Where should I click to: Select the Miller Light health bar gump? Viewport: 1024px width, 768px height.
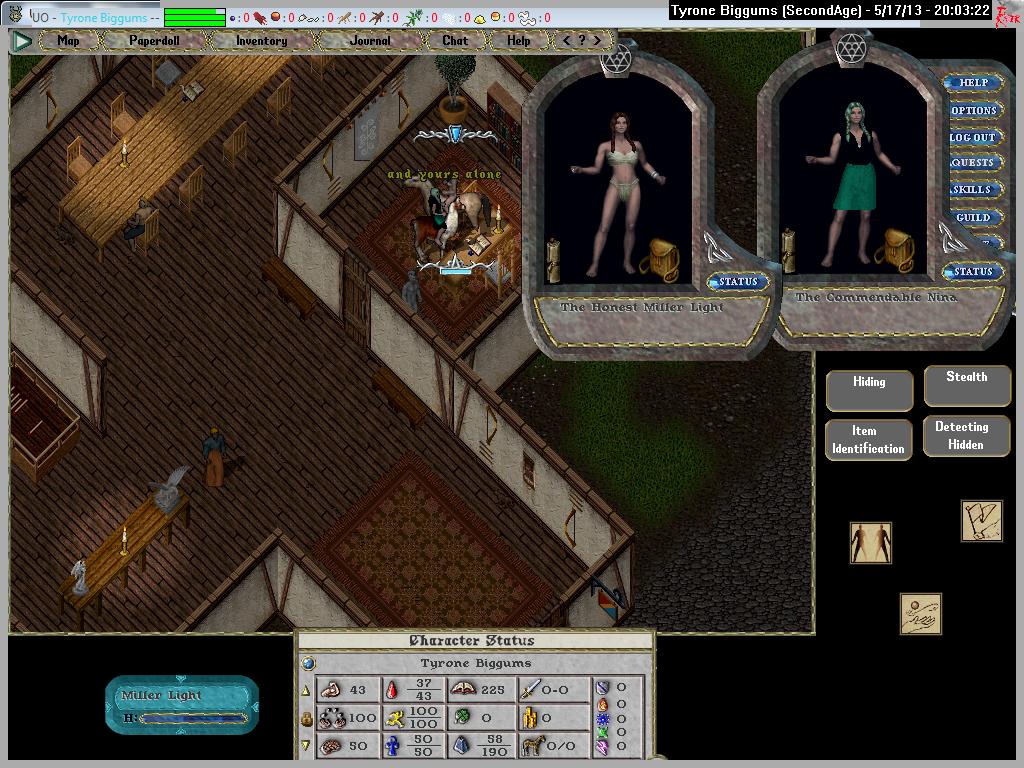(182, 705)
